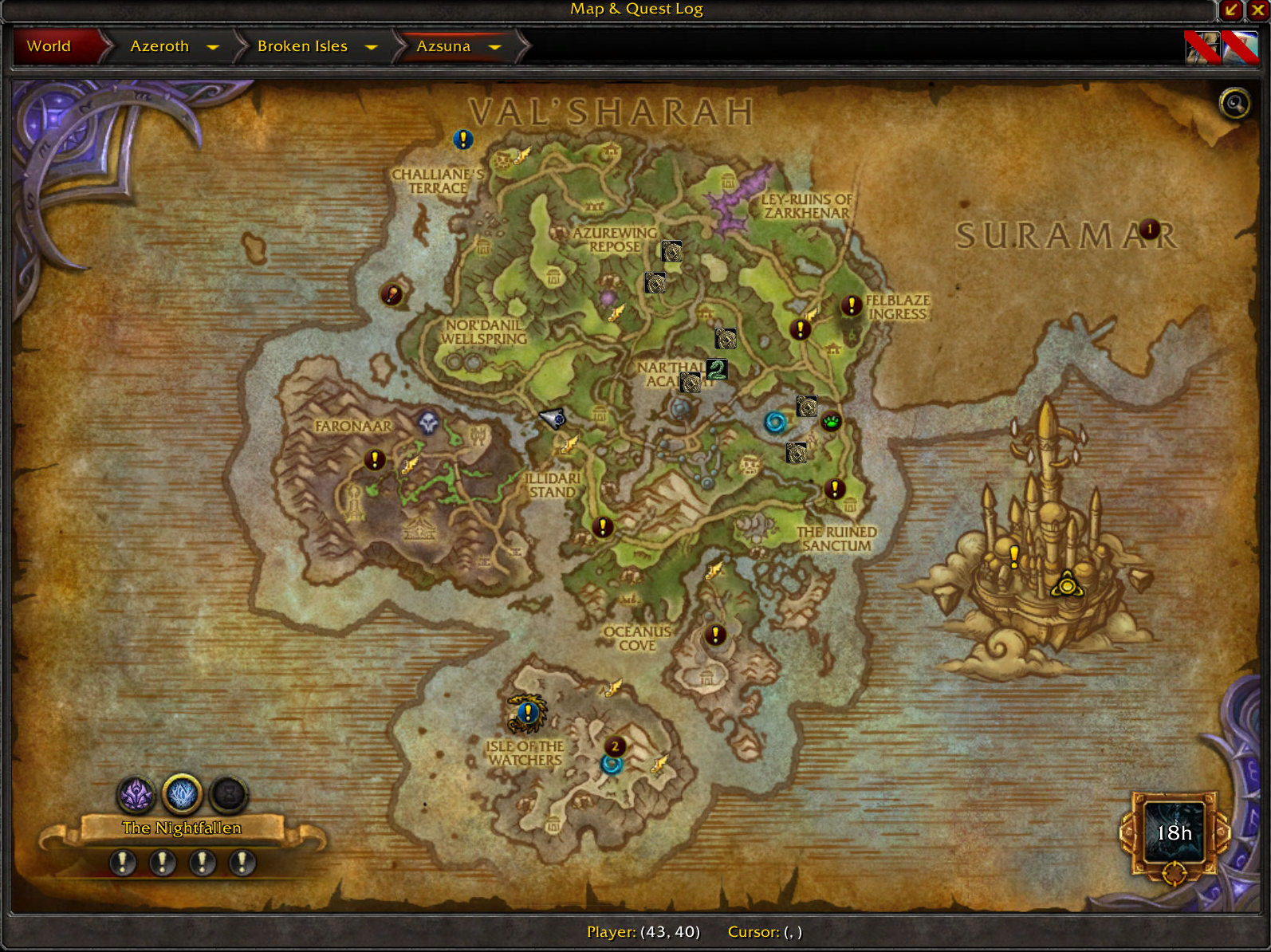
Task: Expand the Azeroth dropdown
Action: point(214,47)
